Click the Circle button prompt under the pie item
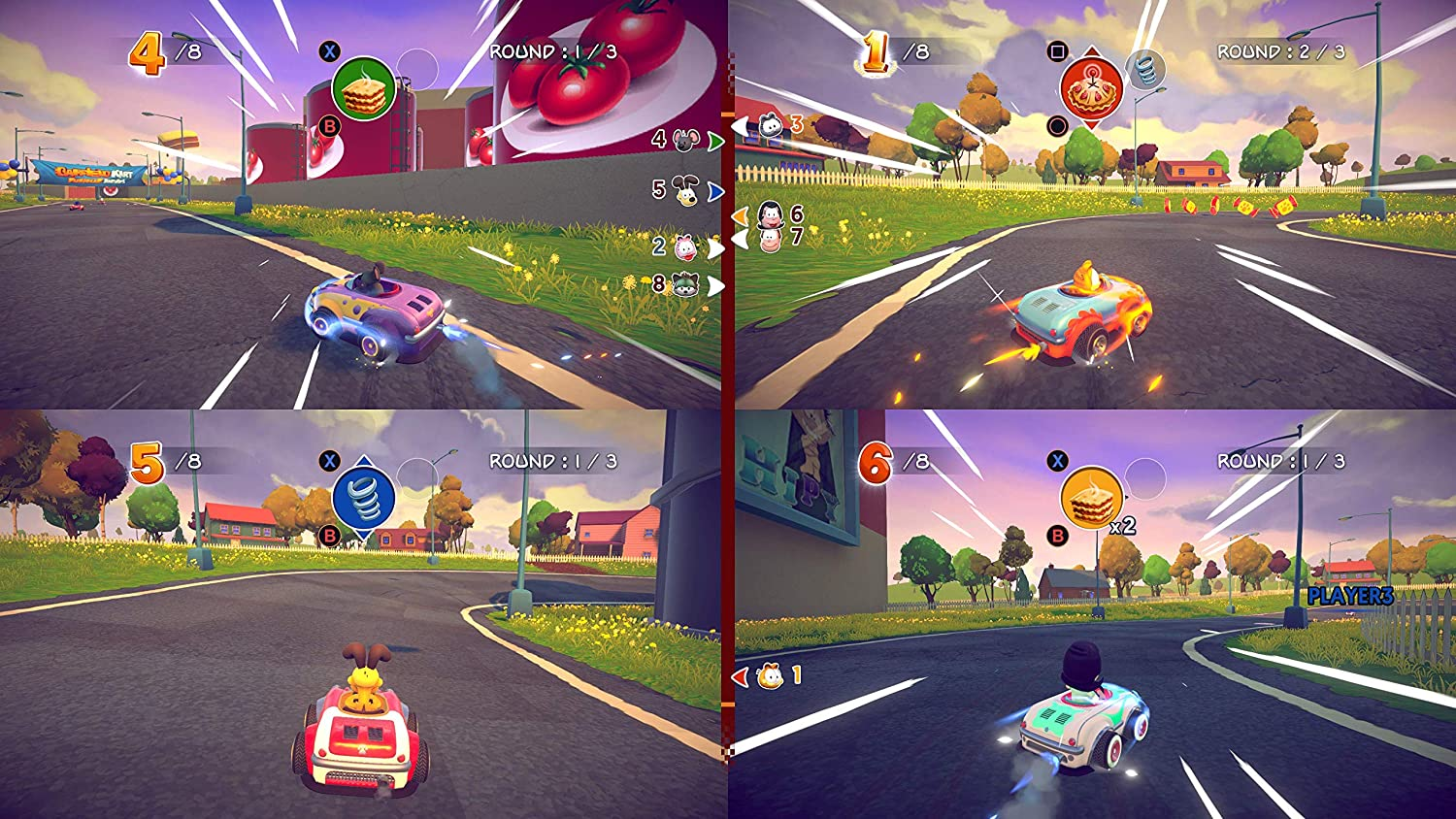 (1055, 126)
